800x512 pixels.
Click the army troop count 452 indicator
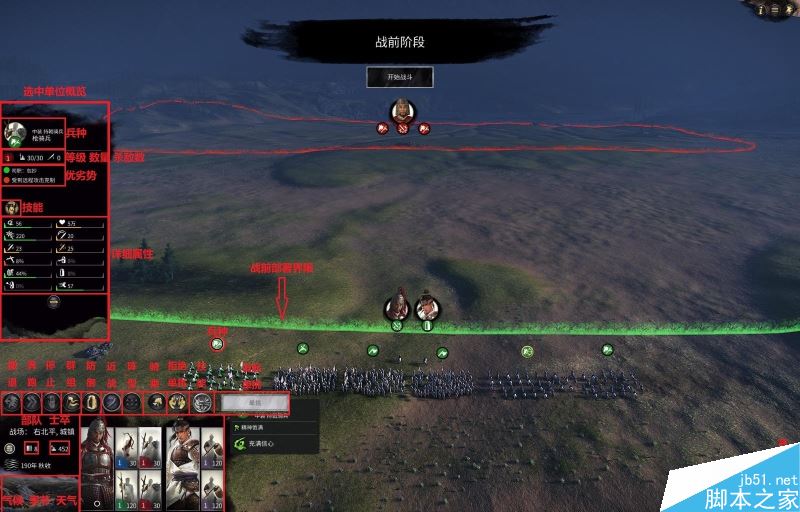[59, 448]
